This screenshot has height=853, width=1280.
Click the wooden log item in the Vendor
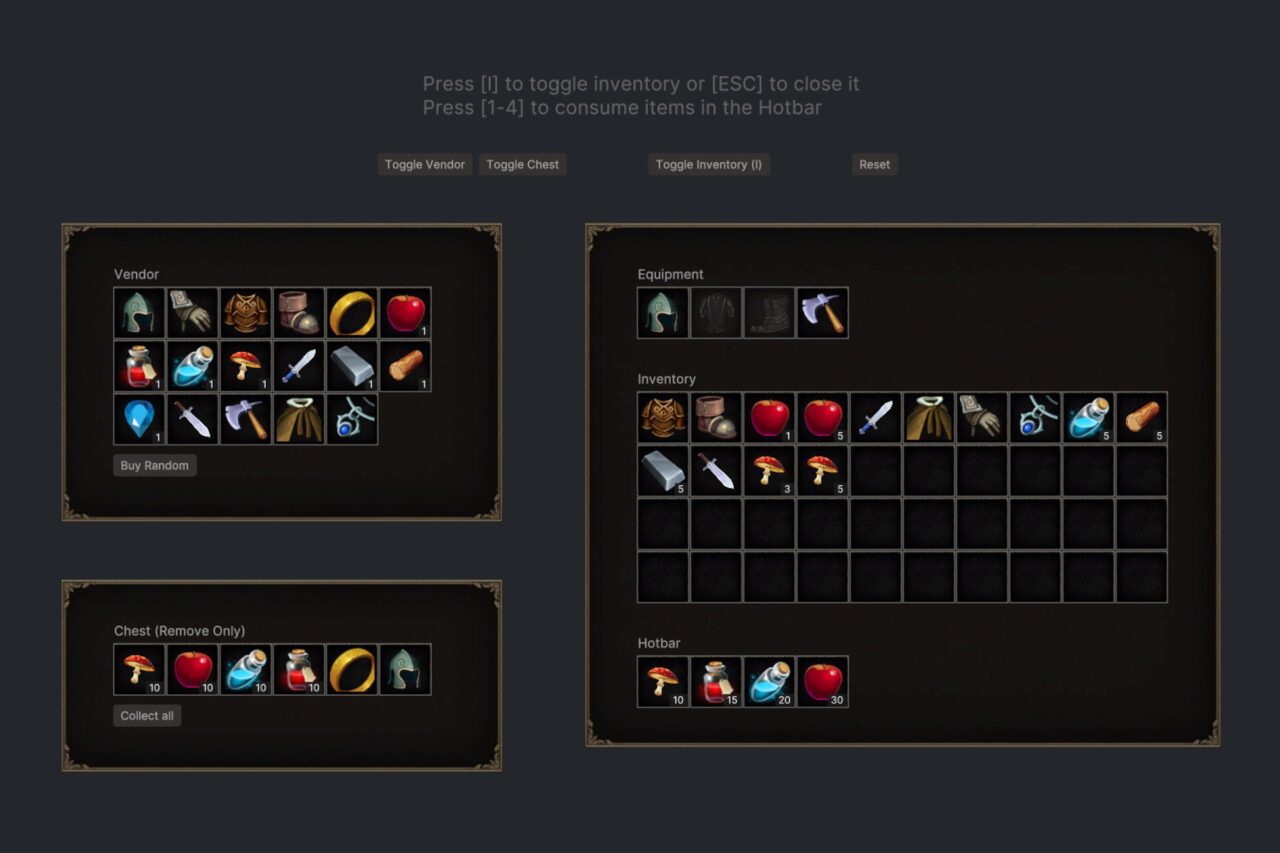pos(406,365)
